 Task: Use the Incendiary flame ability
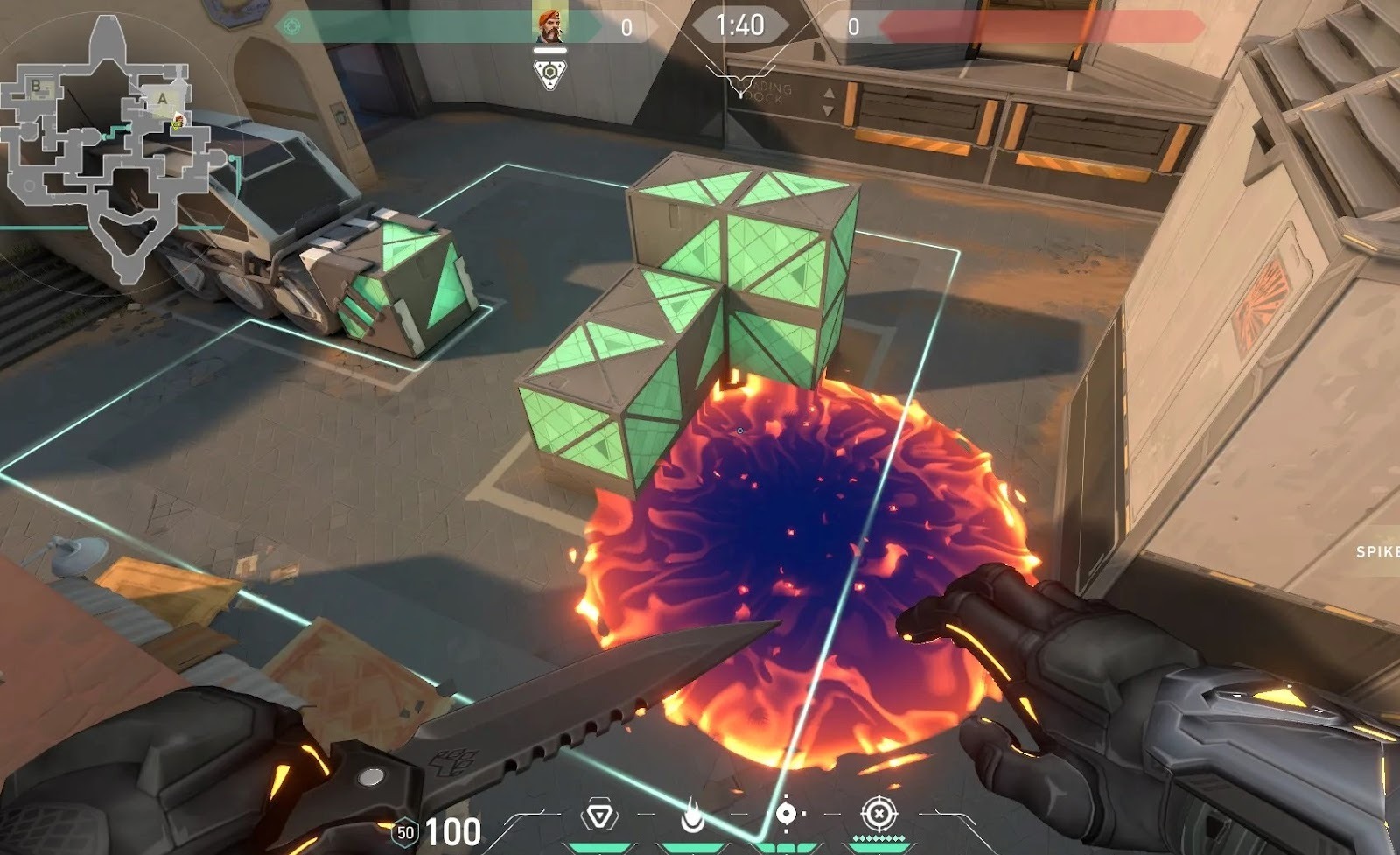693,817
